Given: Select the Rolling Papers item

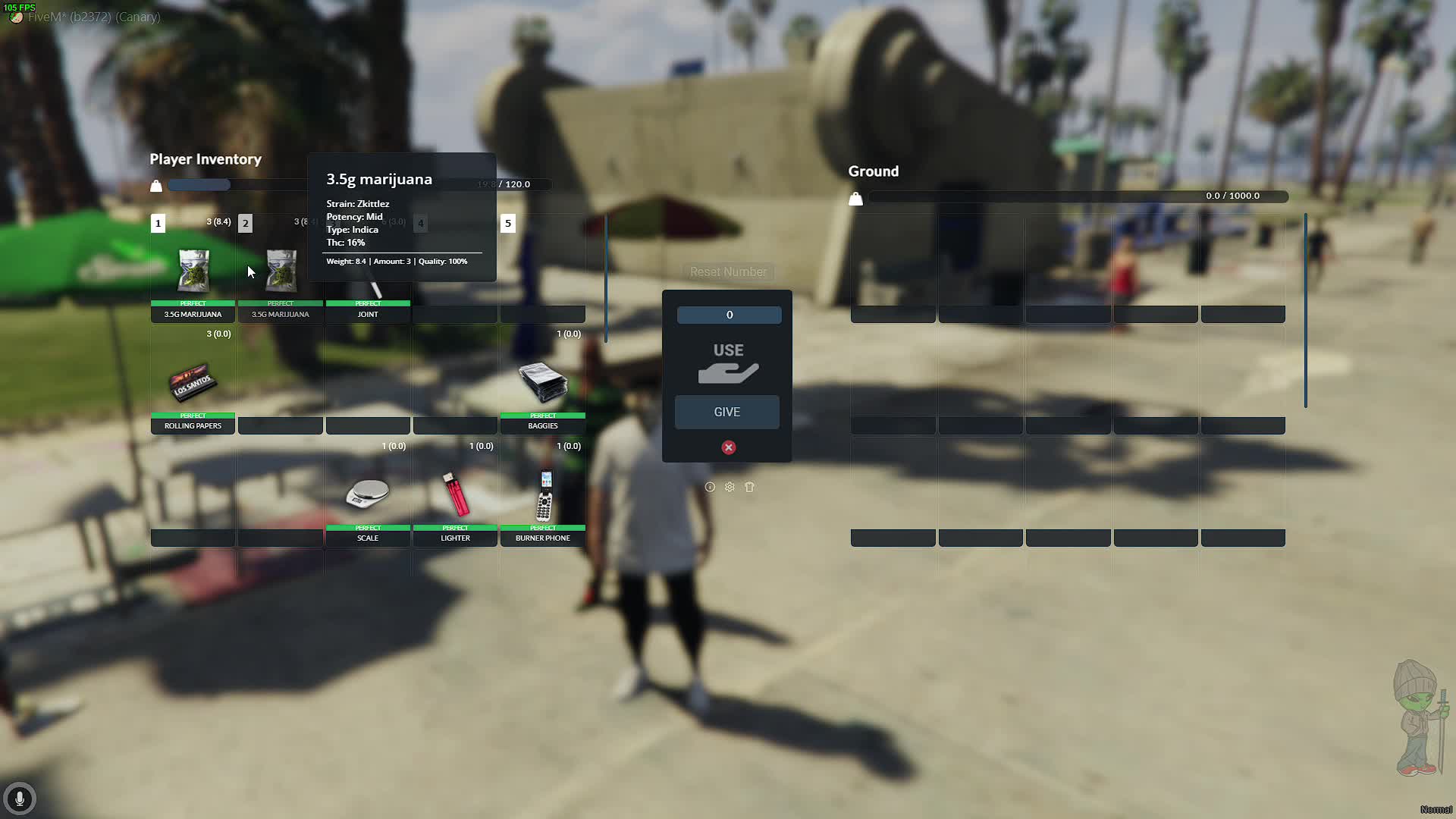Looking at the screenshot, I should [x=193, y=383].
